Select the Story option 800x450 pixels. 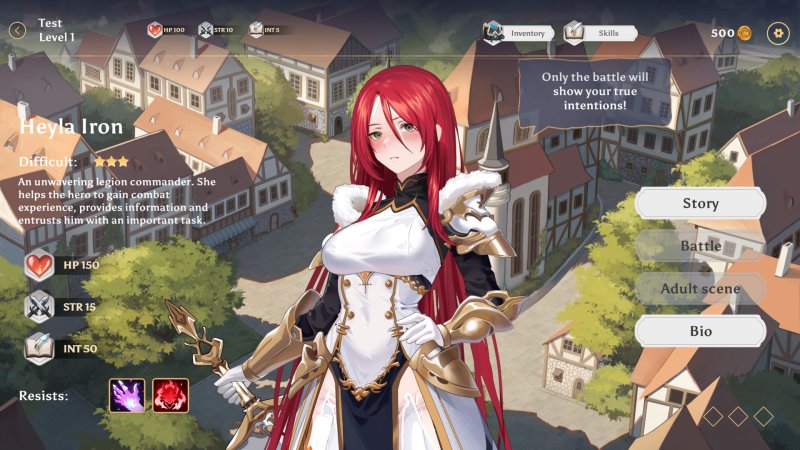click(x=700, y=204)
